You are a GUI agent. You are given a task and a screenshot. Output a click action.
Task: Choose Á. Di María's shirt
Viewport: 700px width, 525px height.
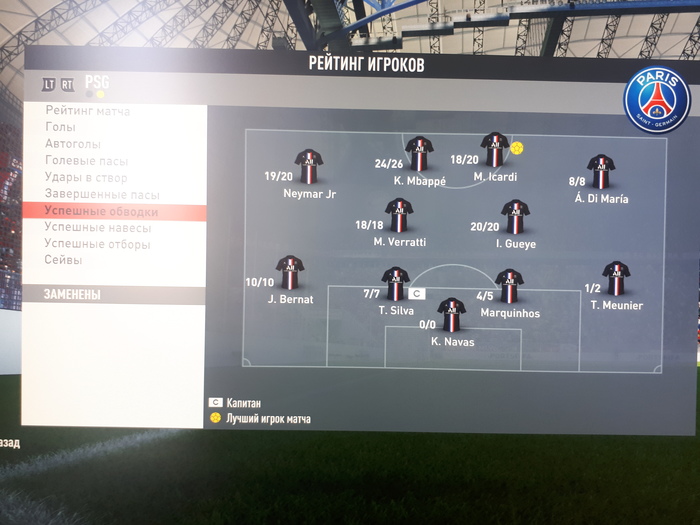pyautogui.click(x=600, y=171)
